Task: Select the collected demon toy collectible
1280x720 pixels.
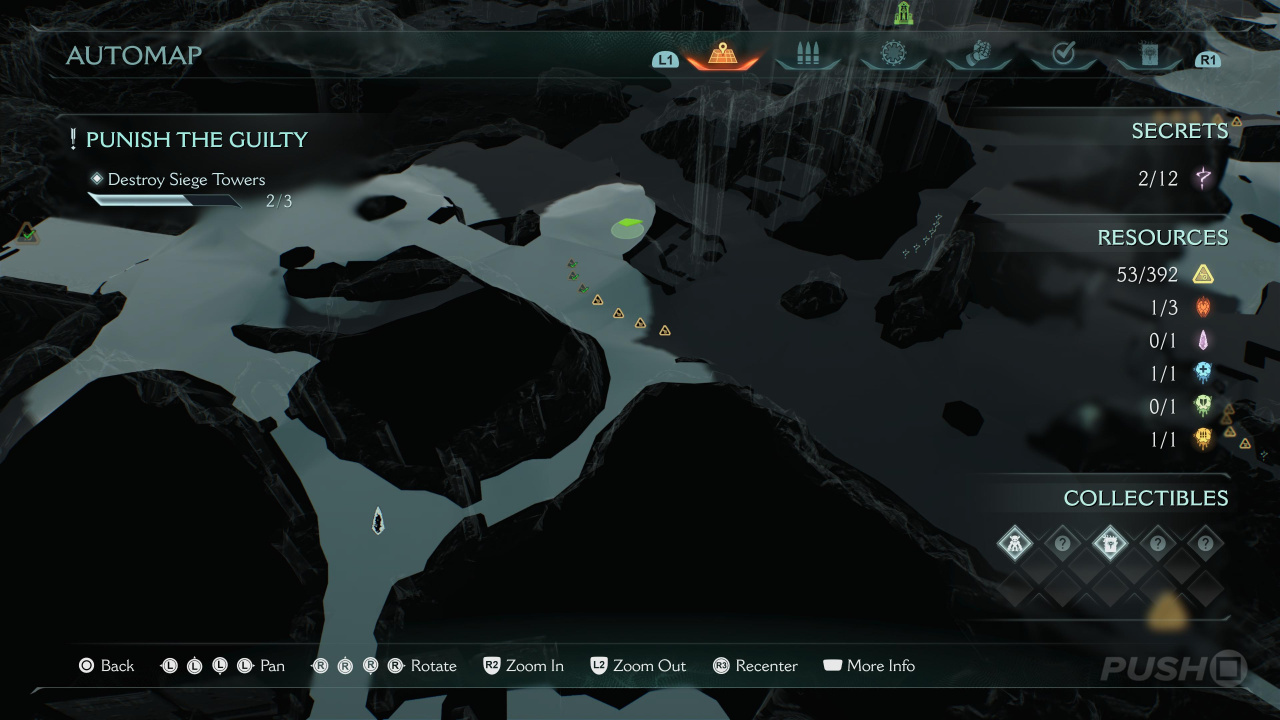Action: point(1015,544)
